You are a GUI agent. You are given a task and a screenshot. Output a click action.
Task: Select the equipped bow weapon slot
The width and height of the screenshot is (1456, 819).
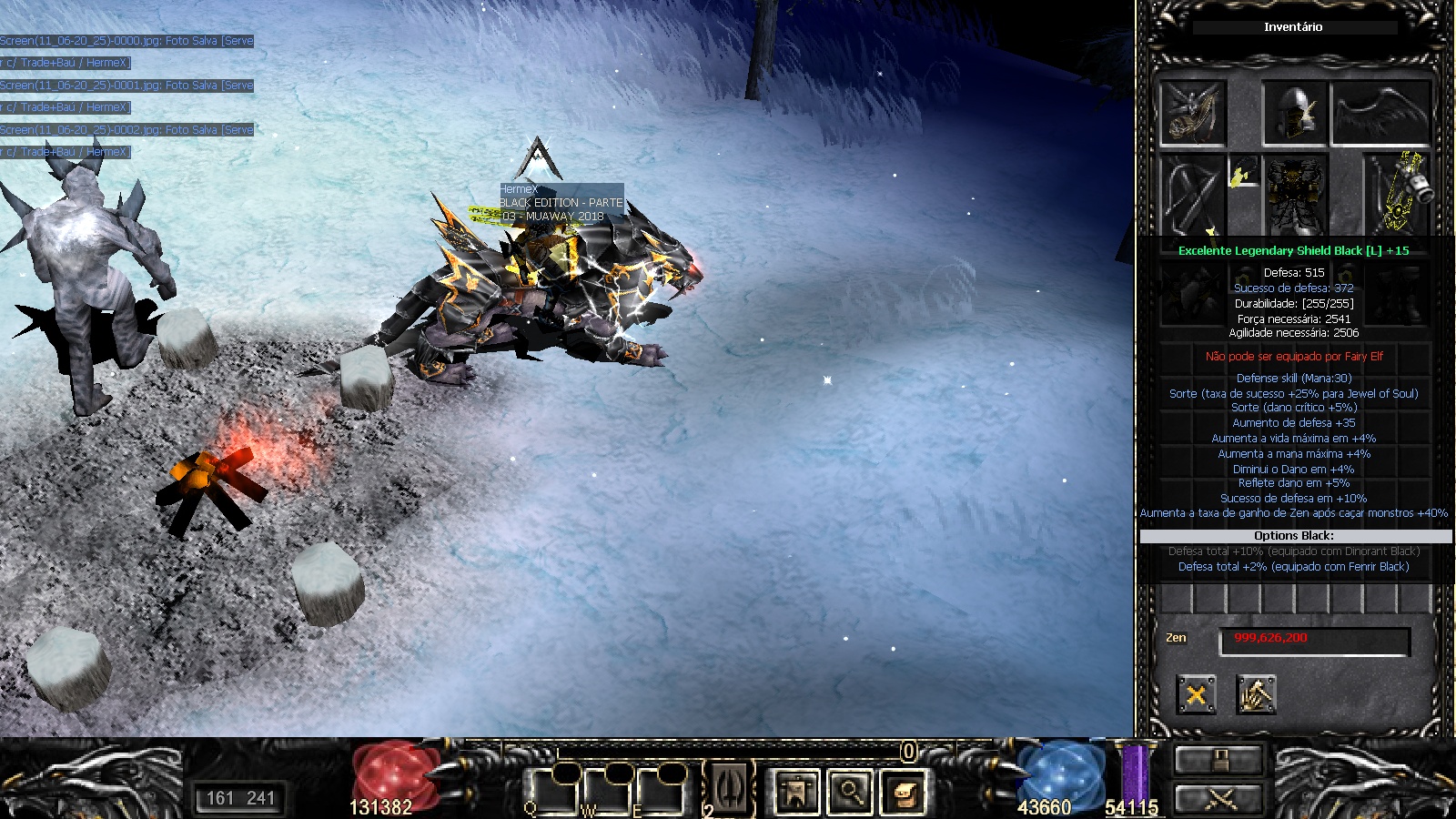tap(1192, 195)
